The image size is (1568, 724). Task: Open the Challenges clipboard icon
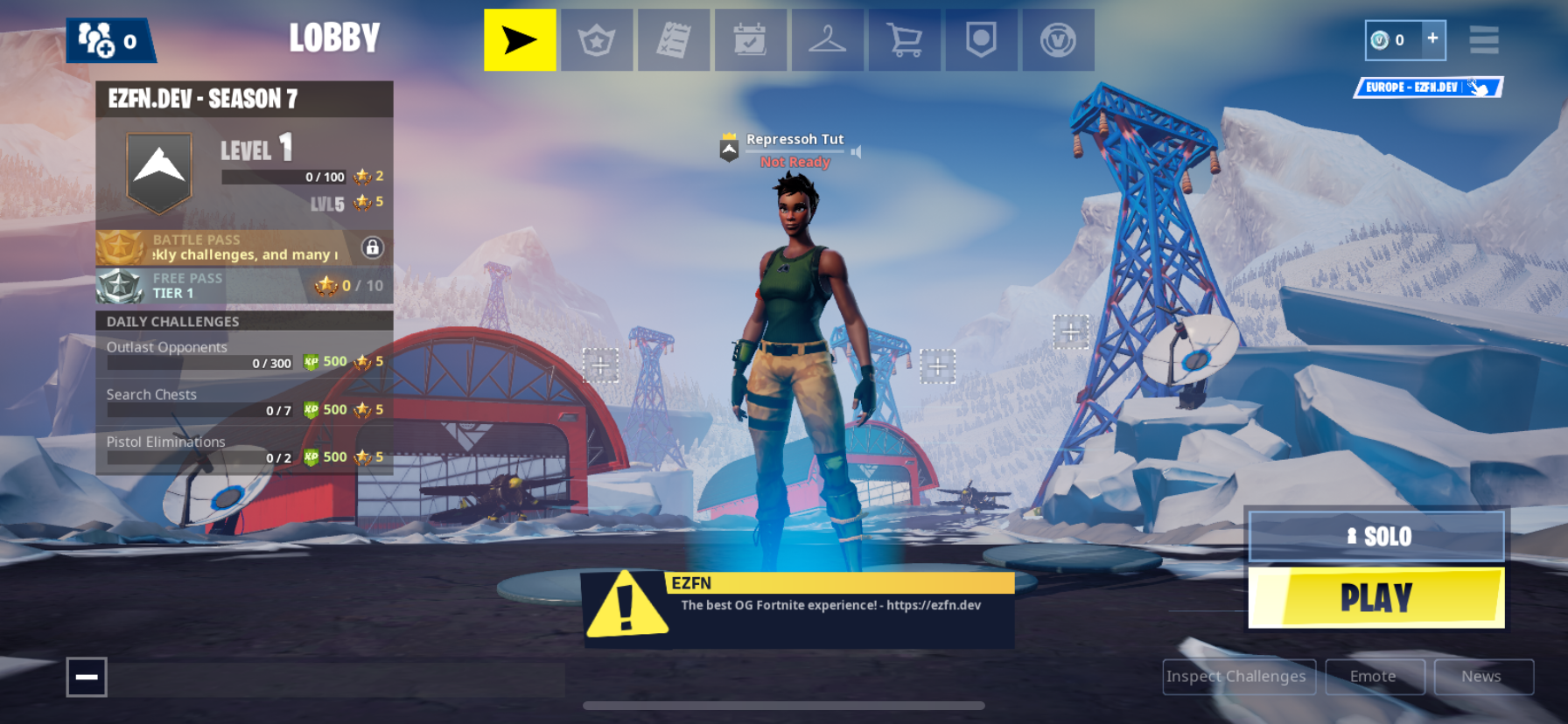674,39
